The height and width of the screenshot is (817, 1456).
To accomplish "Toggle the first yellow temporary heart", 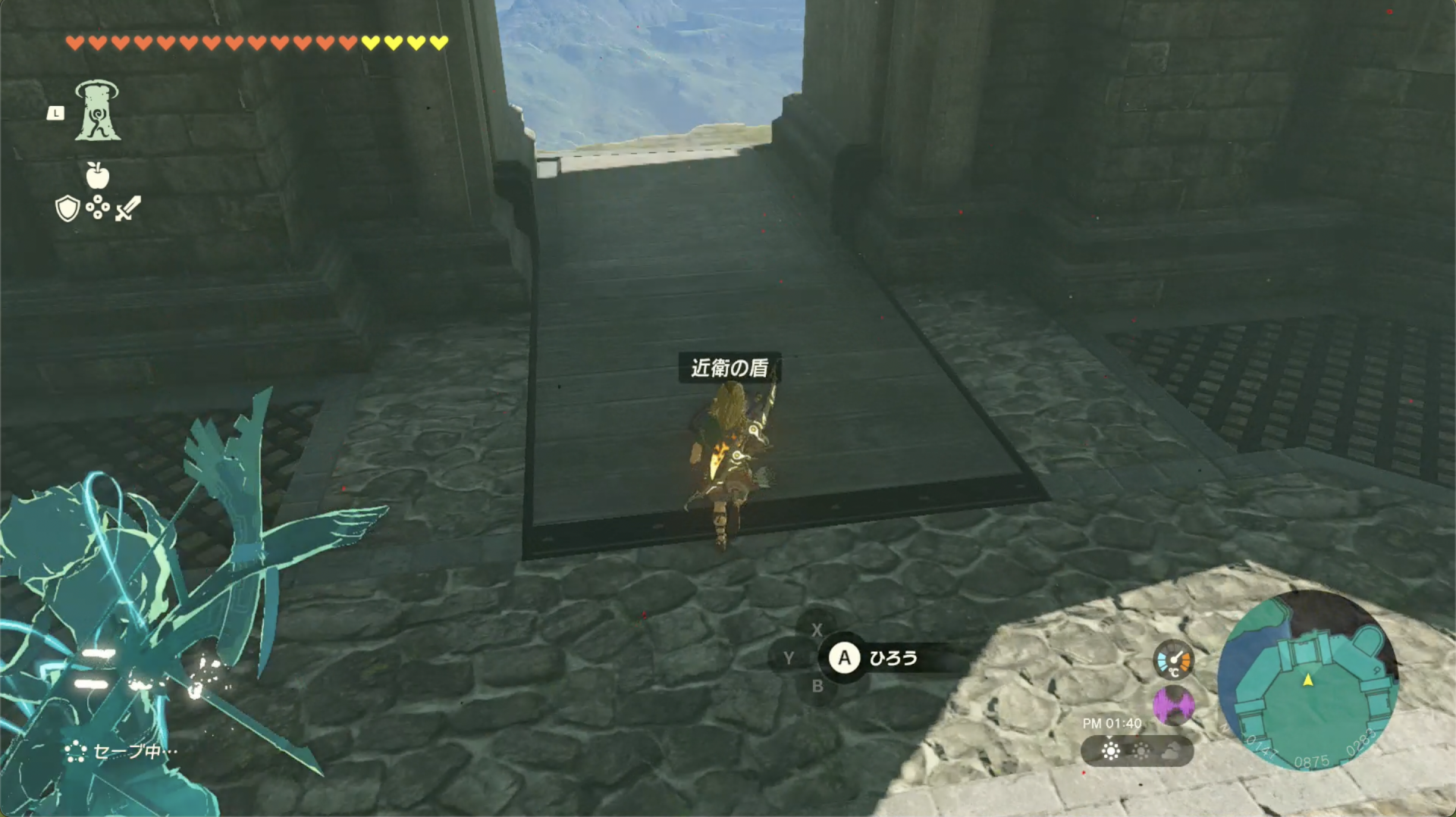I will click(371, 45).
